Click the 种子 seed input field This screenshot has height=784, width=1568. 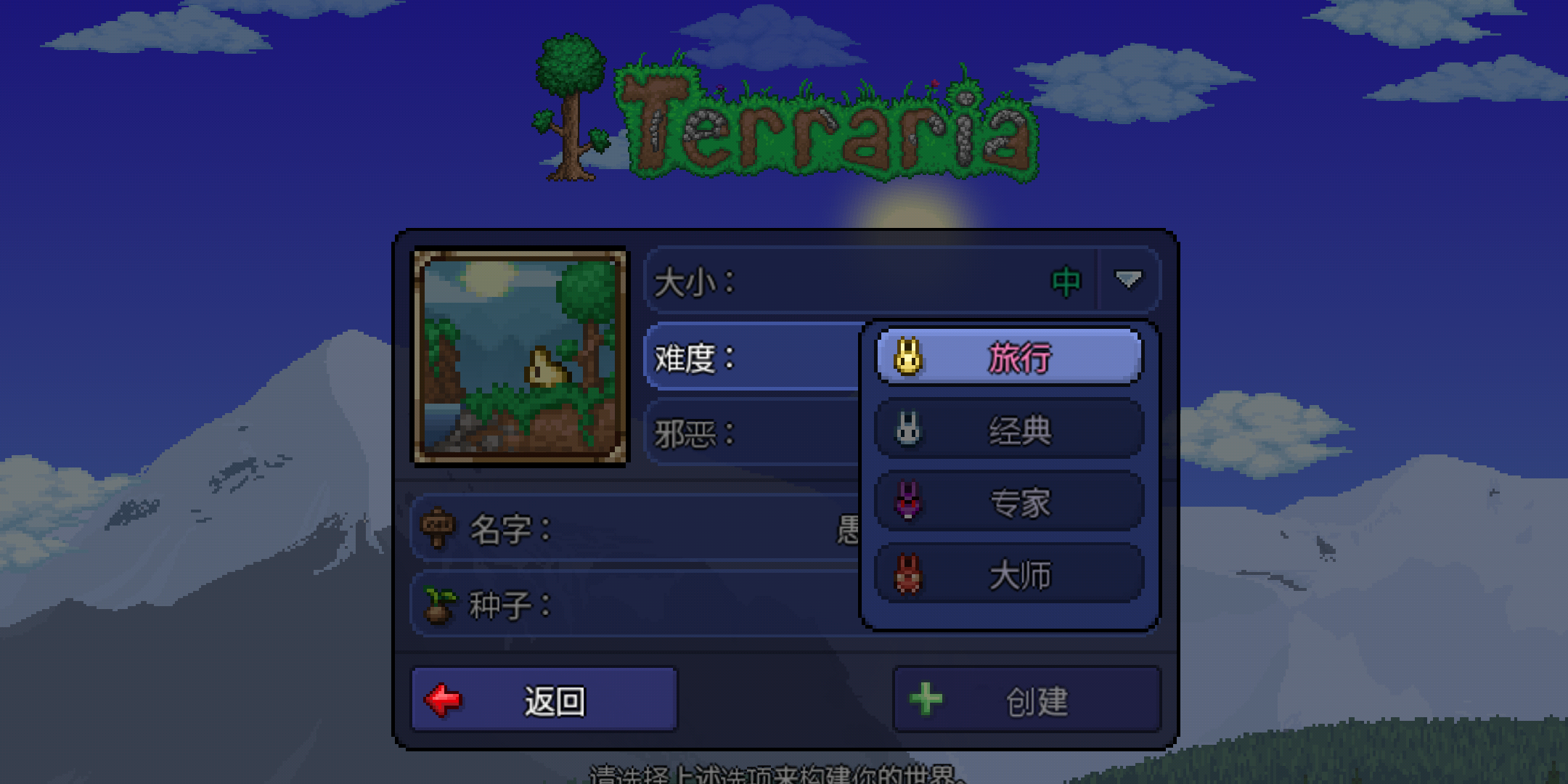690,604
